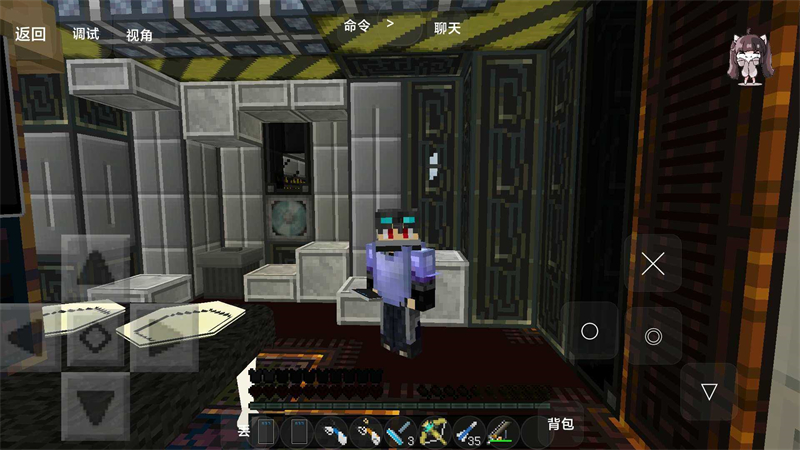The width and height of the screenshot is (800, 450).
Task: Open the 聊天 chat panel
Action: tap(447, 28)
